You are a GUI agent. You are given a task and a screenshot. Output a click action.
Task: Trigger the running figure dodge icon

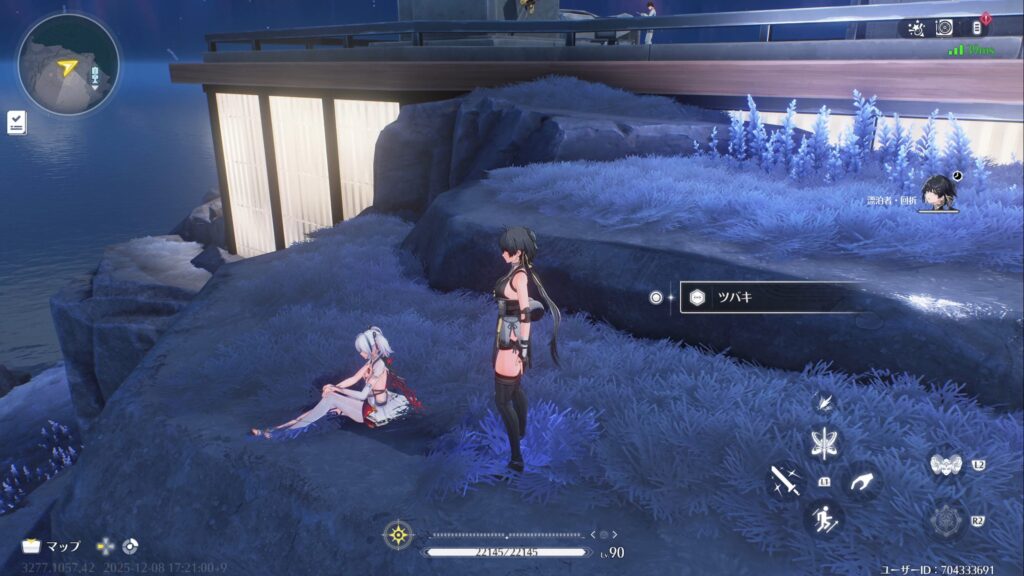[x=826, y=519]
